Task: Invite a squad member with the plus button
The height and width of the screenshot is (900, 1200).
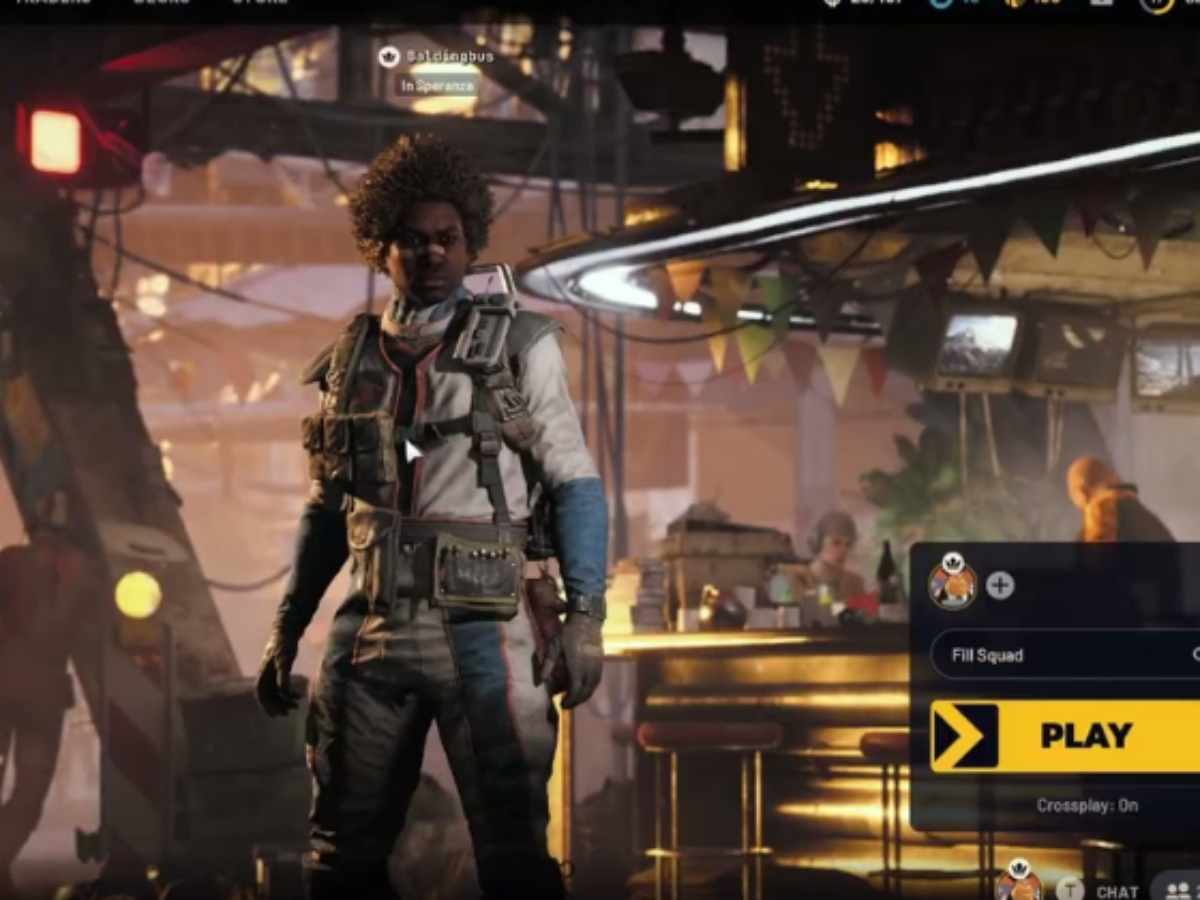Action: point(1000,585)
